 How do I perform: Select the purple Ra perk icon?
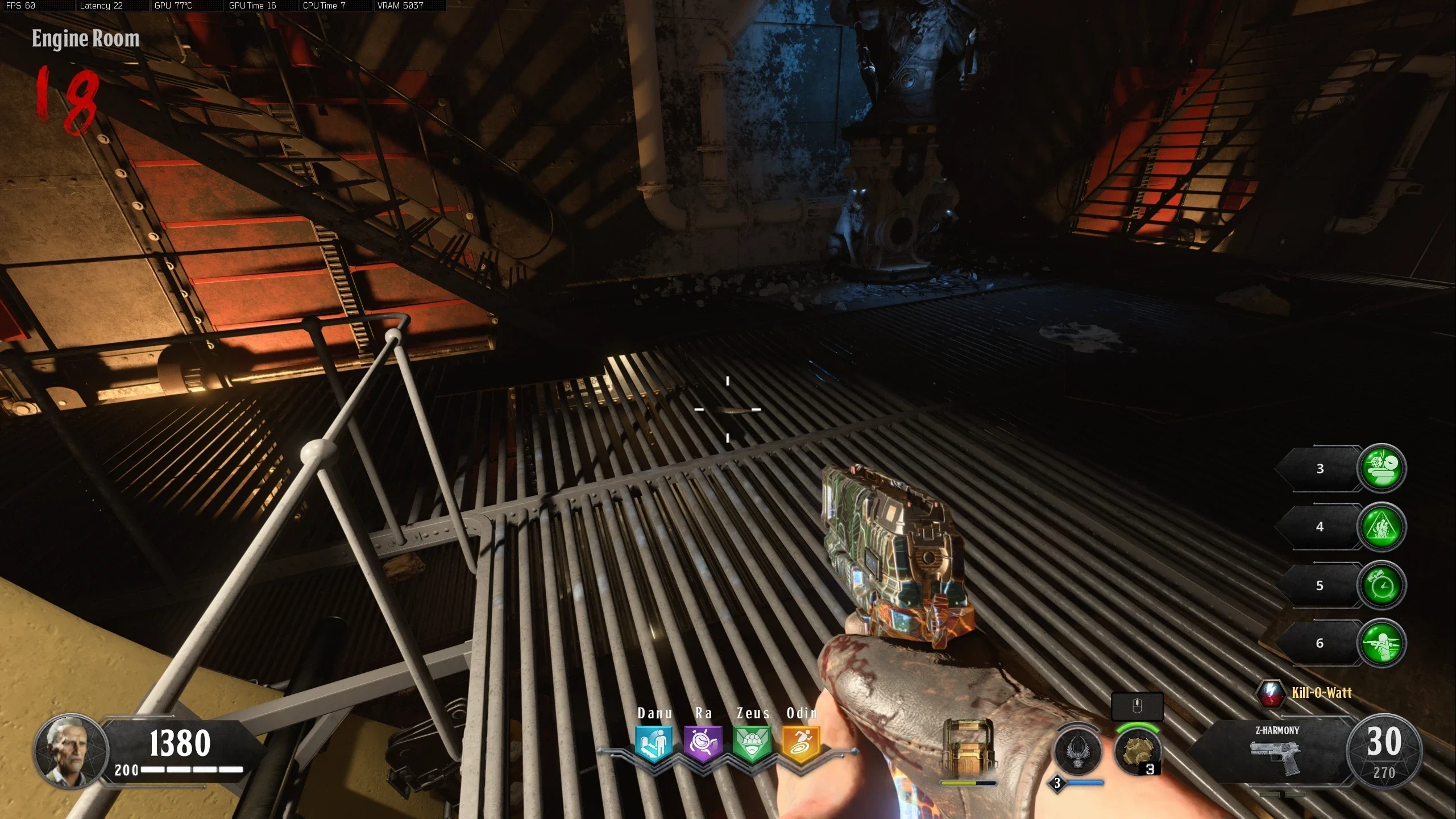click(x=703, y=742)
